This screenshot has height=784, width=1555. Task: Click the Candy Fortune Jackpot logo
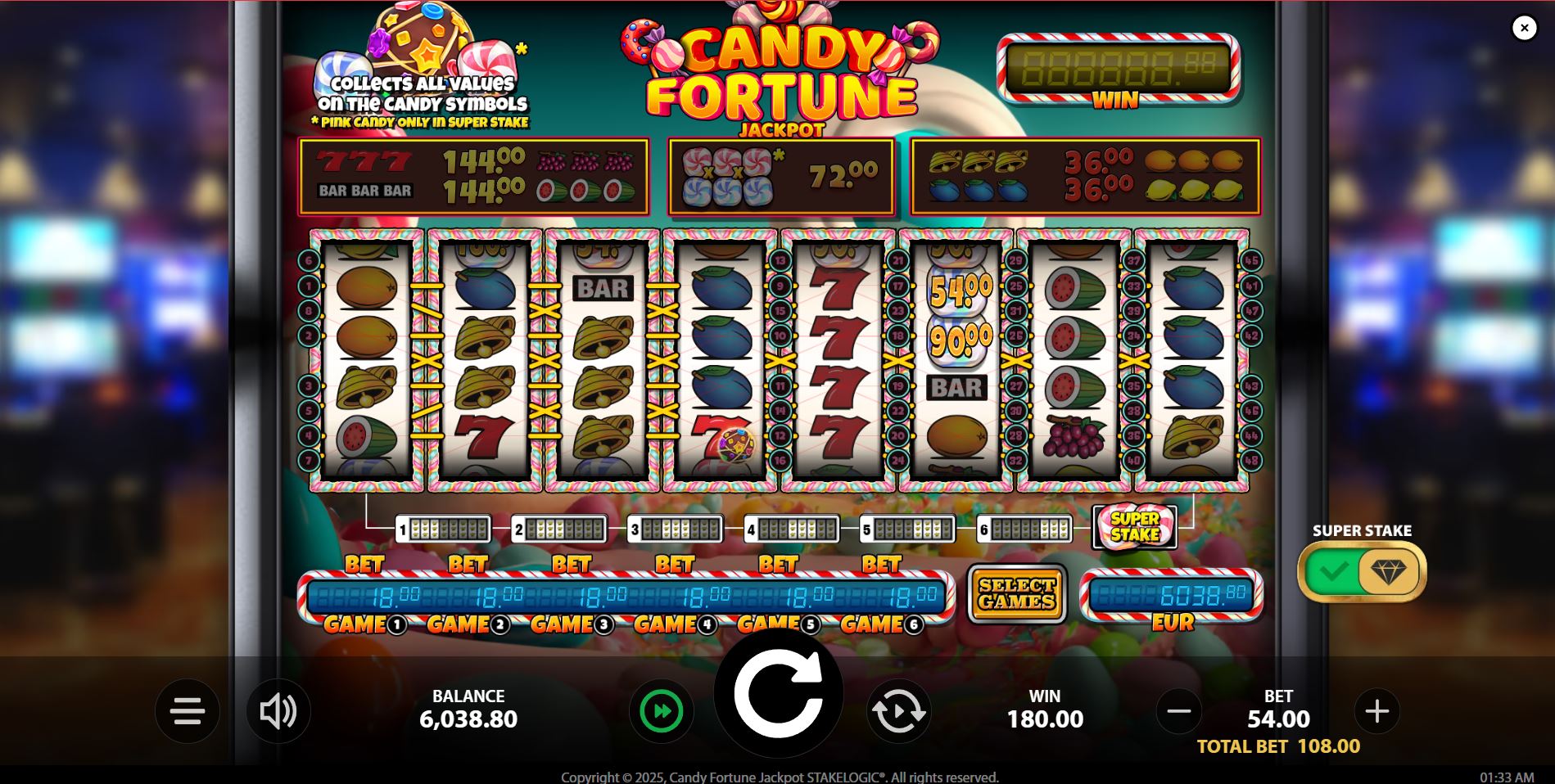tap(782, 70)
